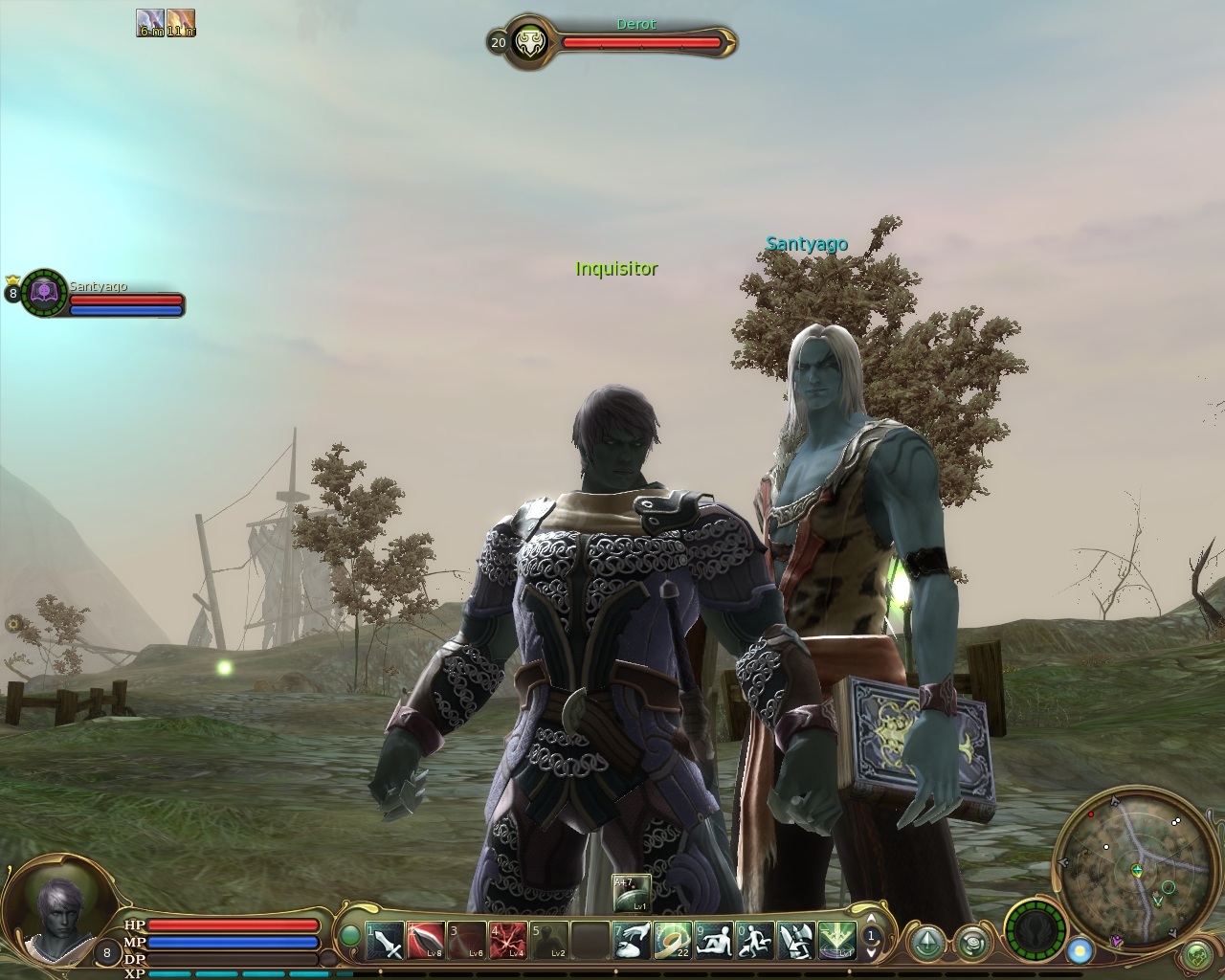The height and width of the screenshot is (980, 1225).
Task: Open the round rose emblem menu button
Action: pos(972,942)
